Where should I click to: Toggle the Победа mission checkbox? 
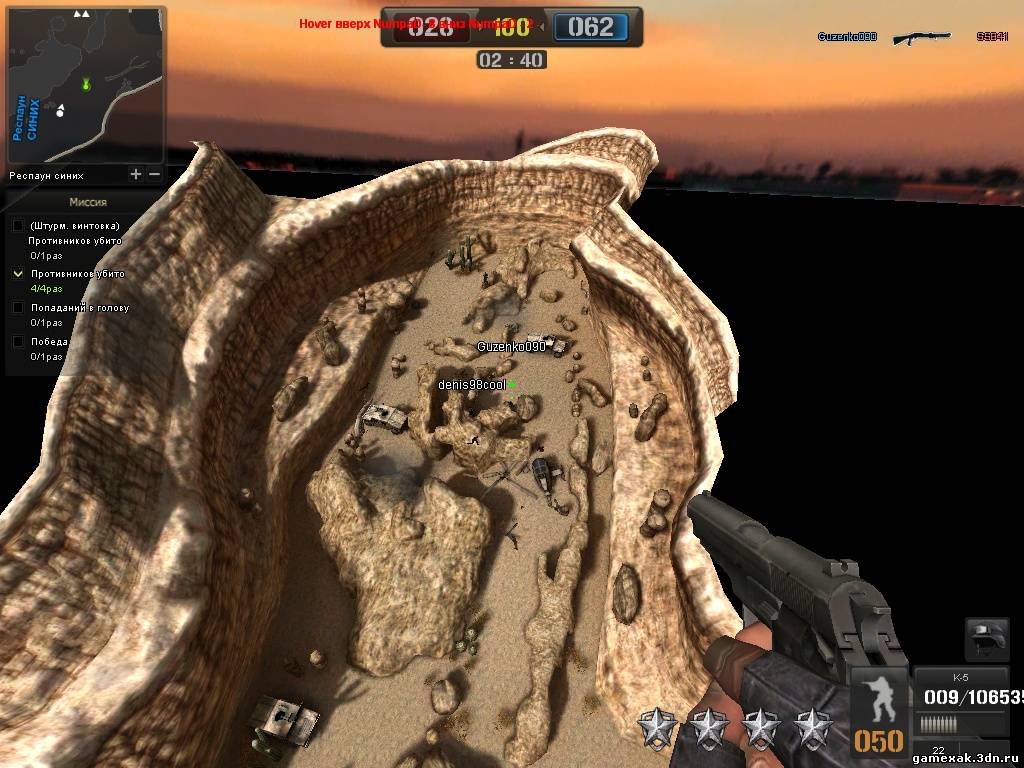(18, 341)
